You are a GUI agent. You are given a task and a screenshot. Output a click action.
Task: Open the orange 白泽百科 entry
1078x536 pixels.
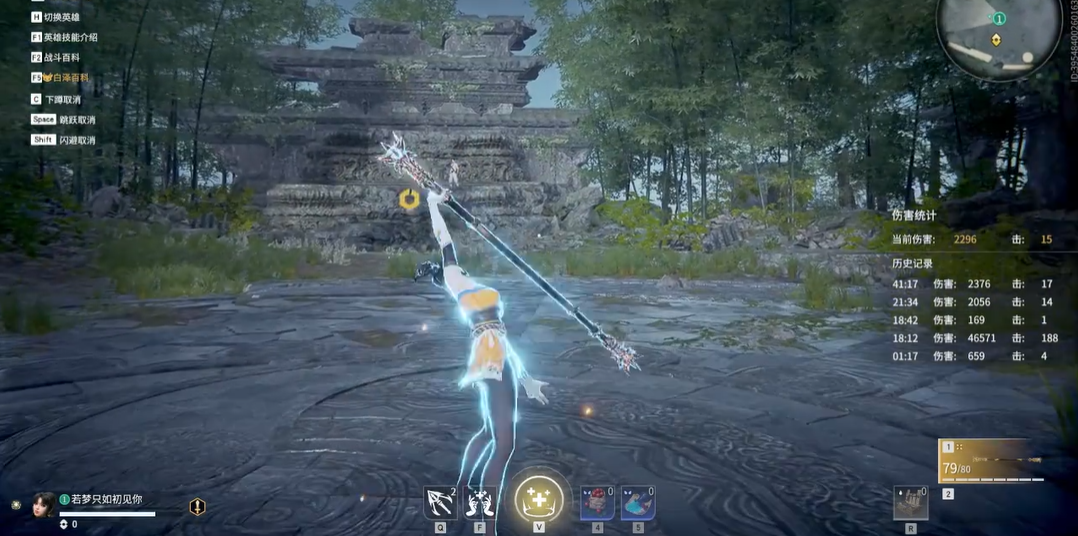point(65,77)
